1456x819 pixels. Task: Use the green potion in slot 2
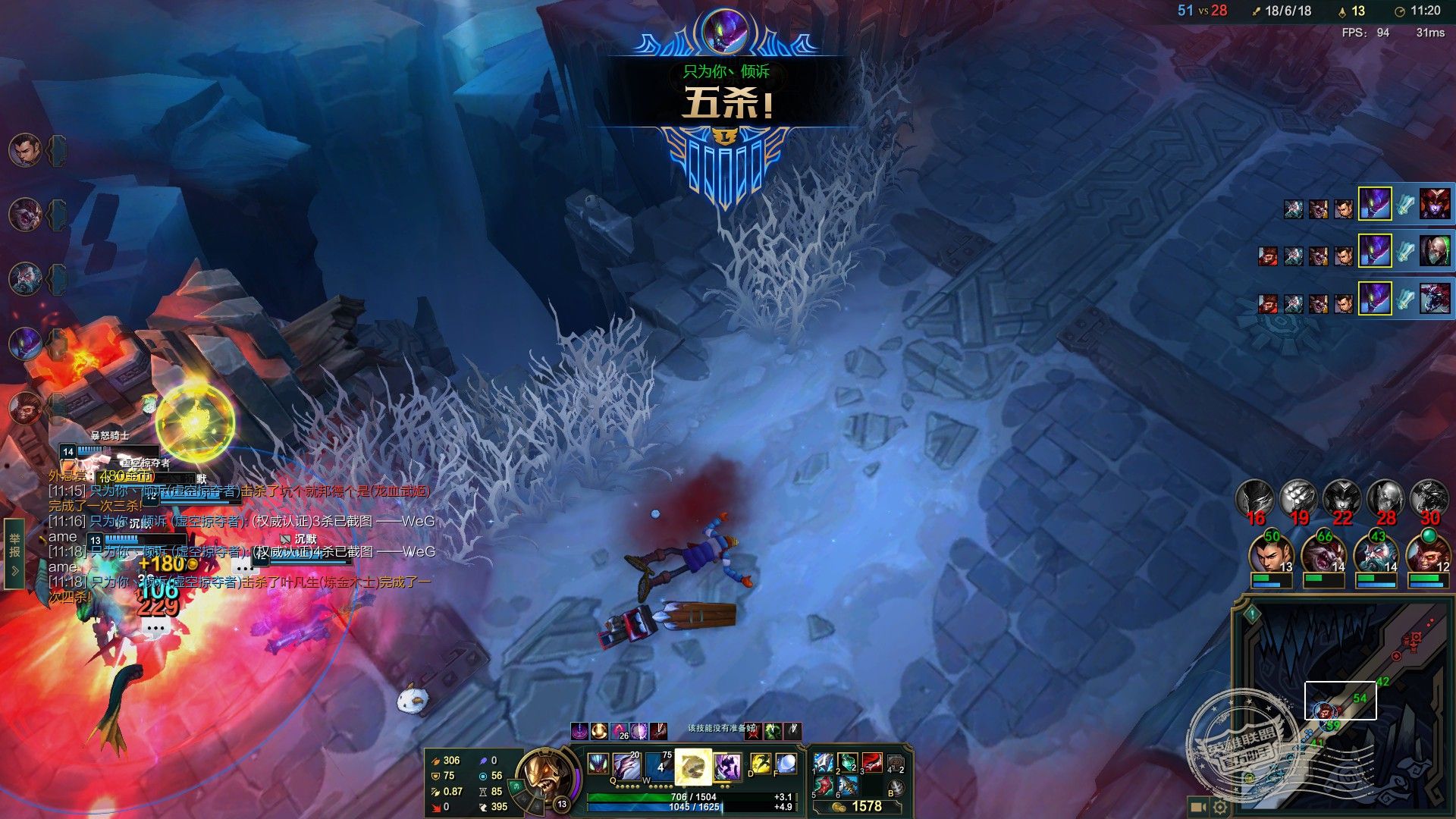click(x=847, y=761)
